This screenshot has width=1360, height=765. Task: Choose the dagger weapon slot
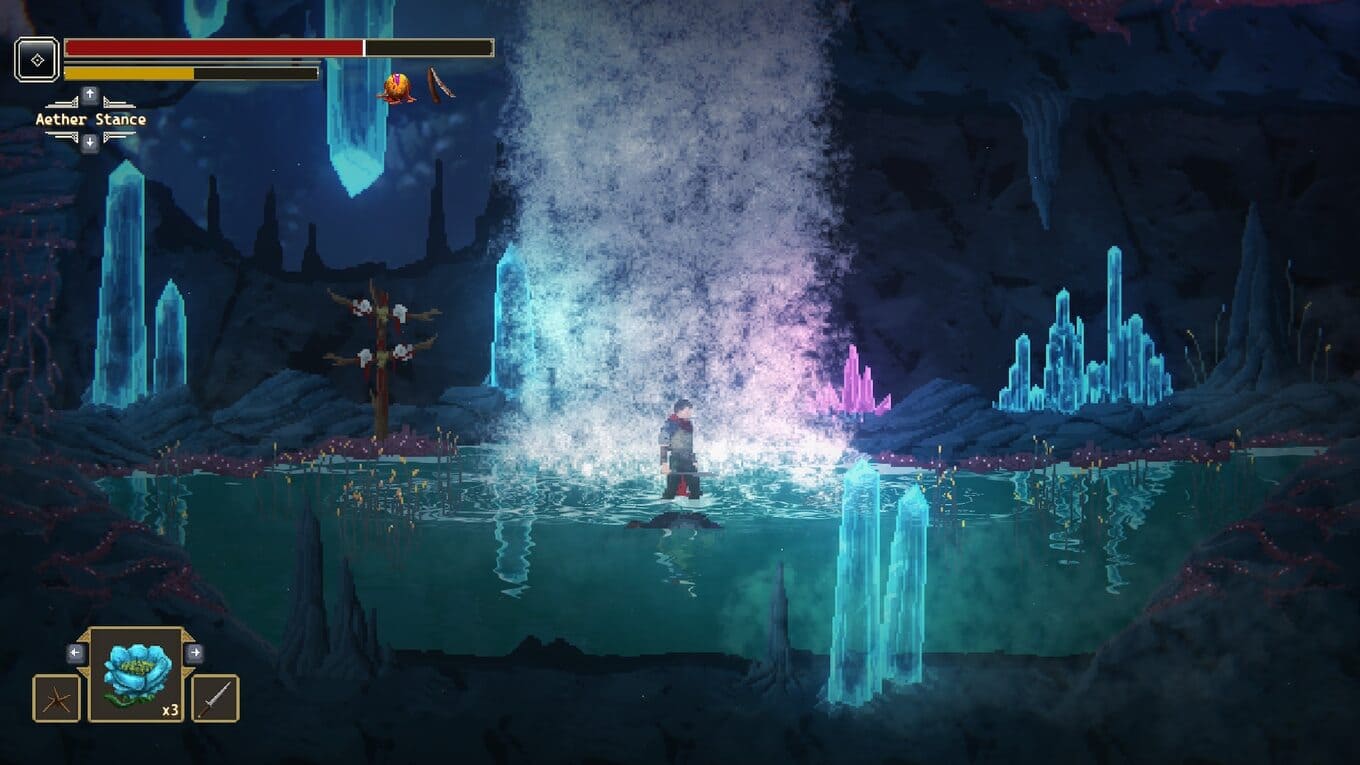coord(215,698)
